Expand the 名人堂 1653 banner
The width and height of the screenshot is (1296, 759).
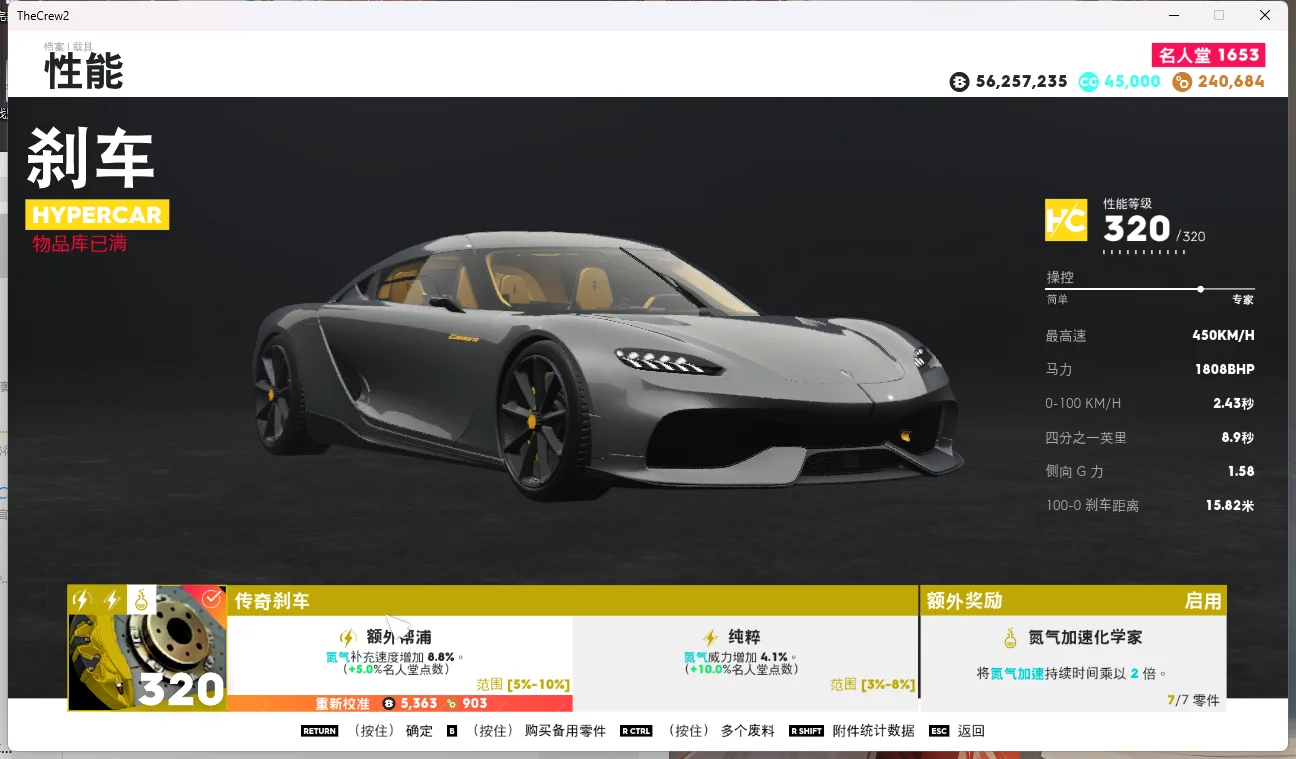coord(1208,55)
